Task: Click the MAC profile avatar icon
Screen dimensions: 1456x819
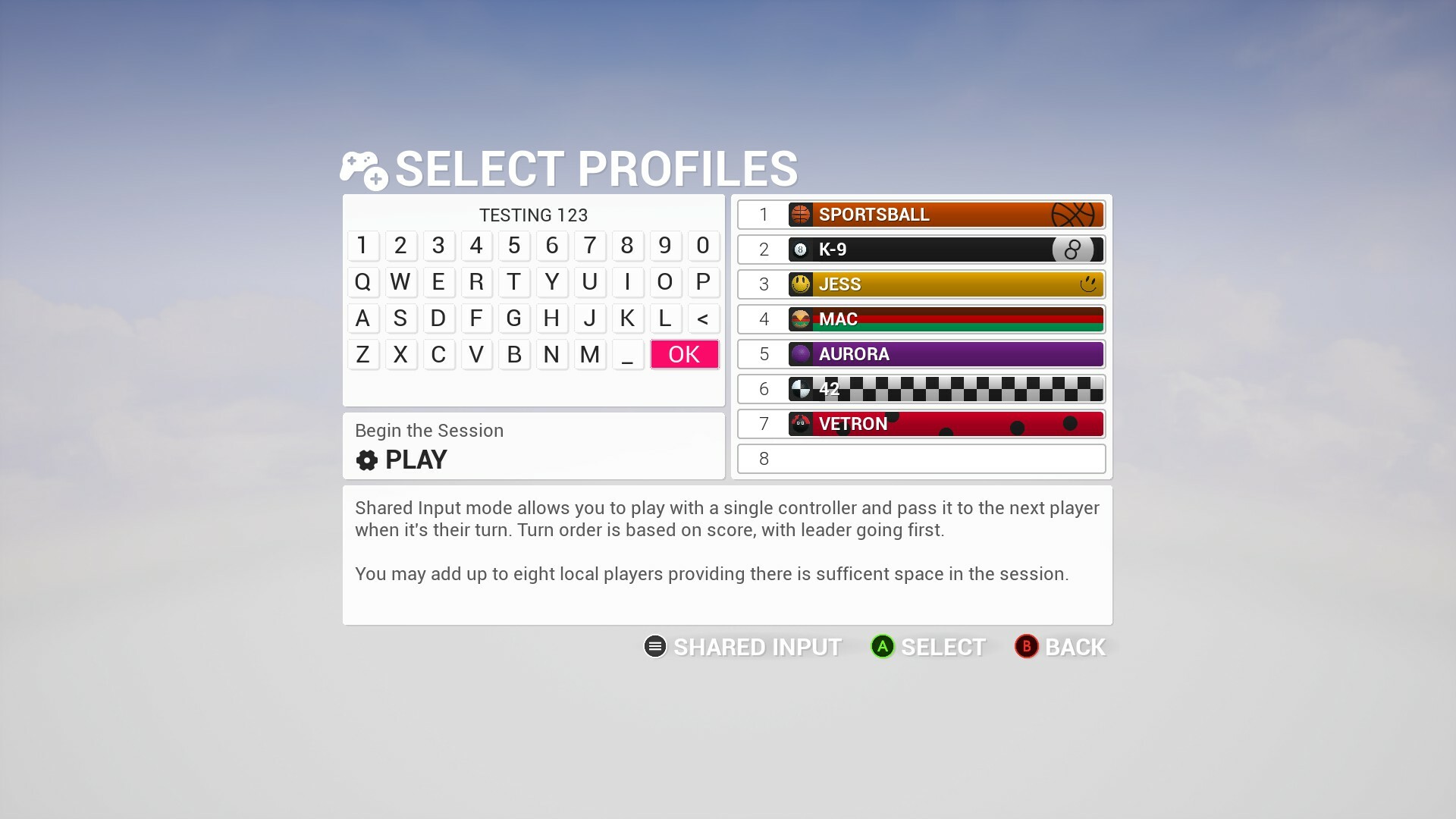Action: (800, 319)
